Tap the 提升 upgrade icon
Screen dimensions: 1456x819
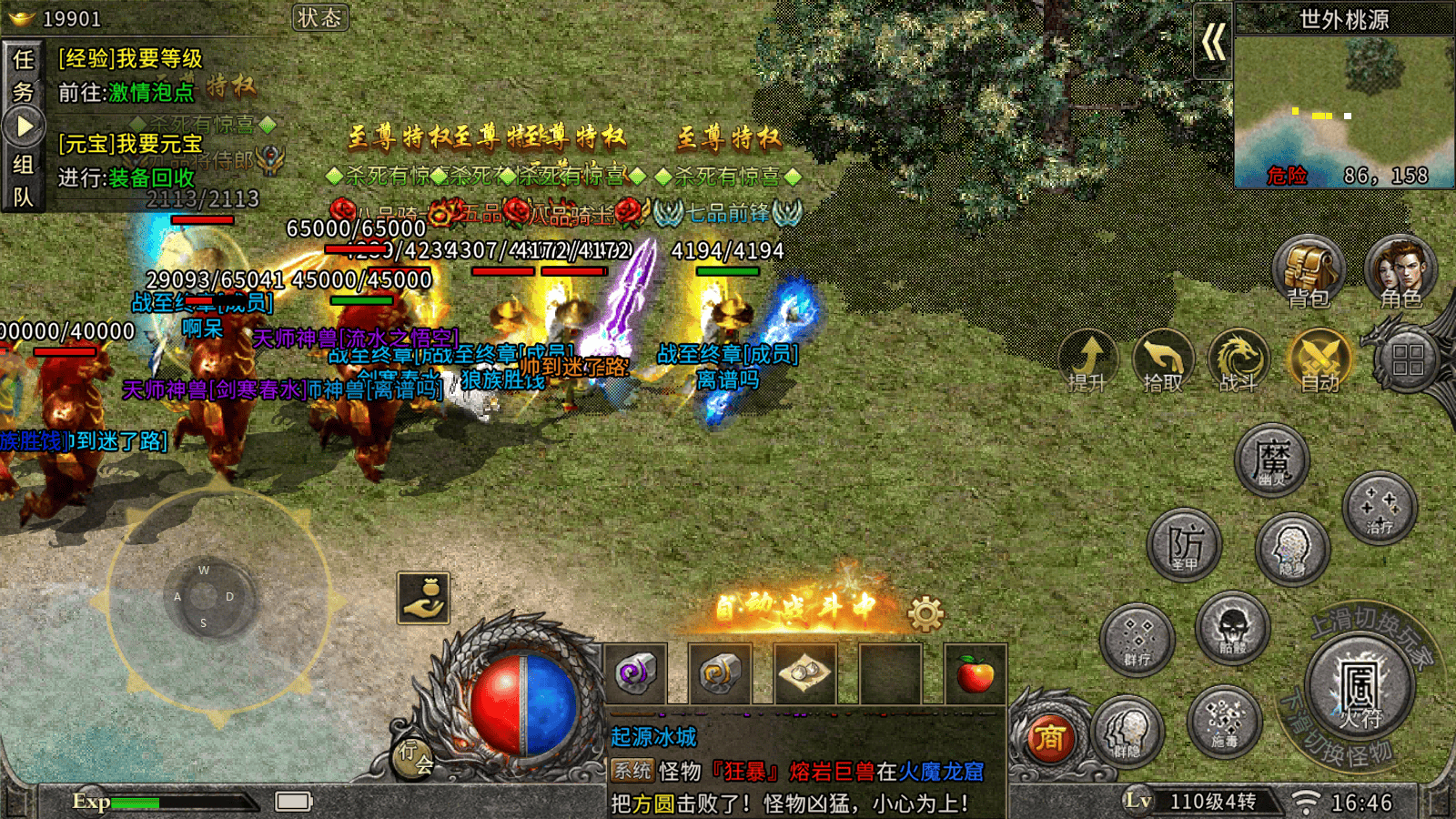coord(1088,360)
